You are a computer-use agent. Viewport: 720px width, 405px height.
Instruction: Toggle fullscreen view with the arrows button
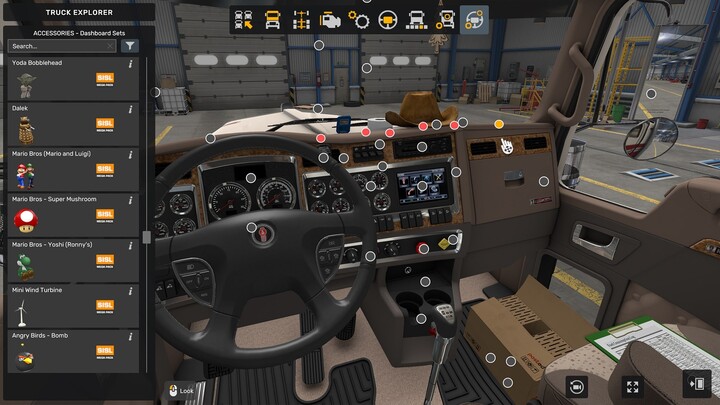click(632, 386)
